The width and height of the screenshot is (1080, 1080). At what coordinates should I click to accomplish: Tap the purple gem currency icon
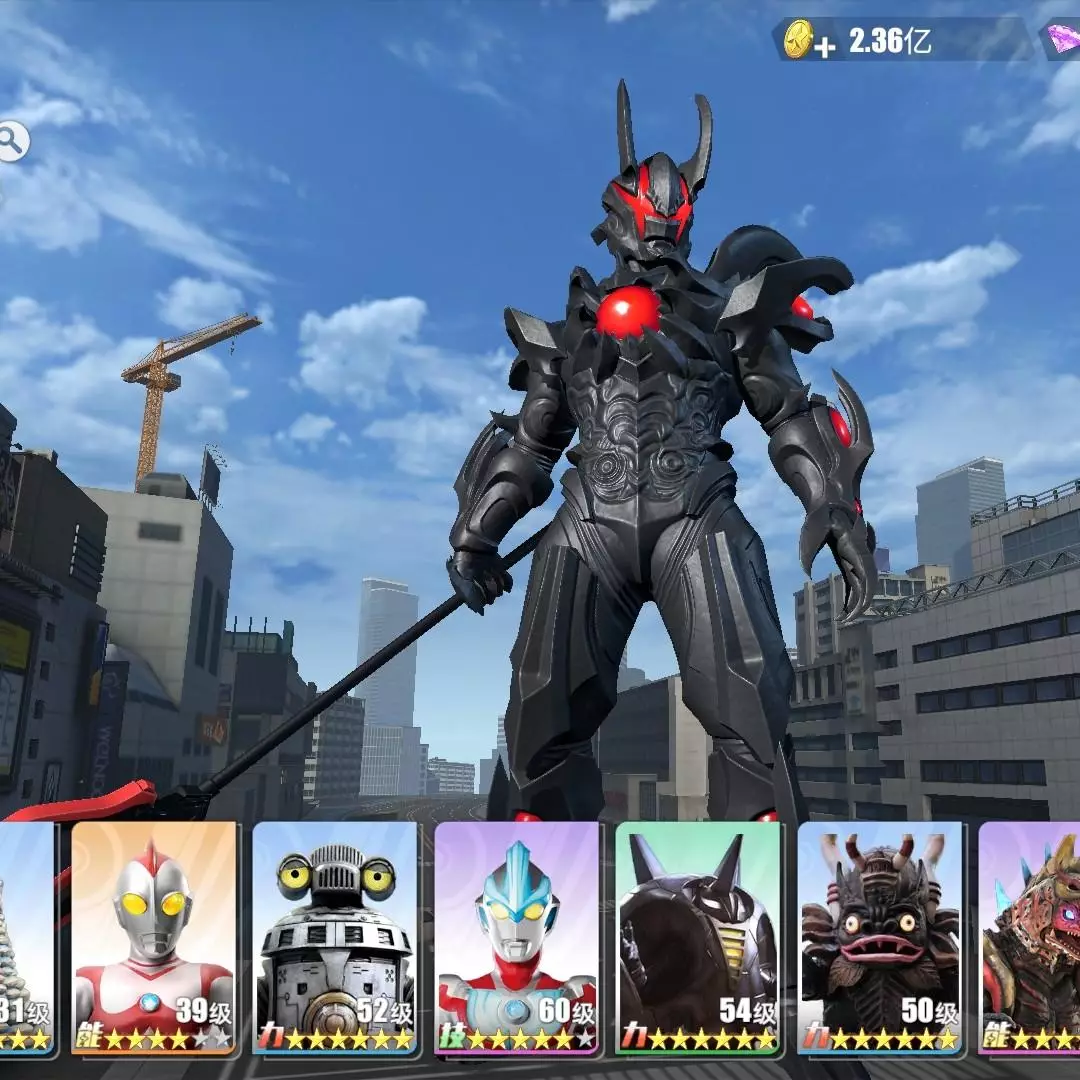click(x=1062, y=41)
